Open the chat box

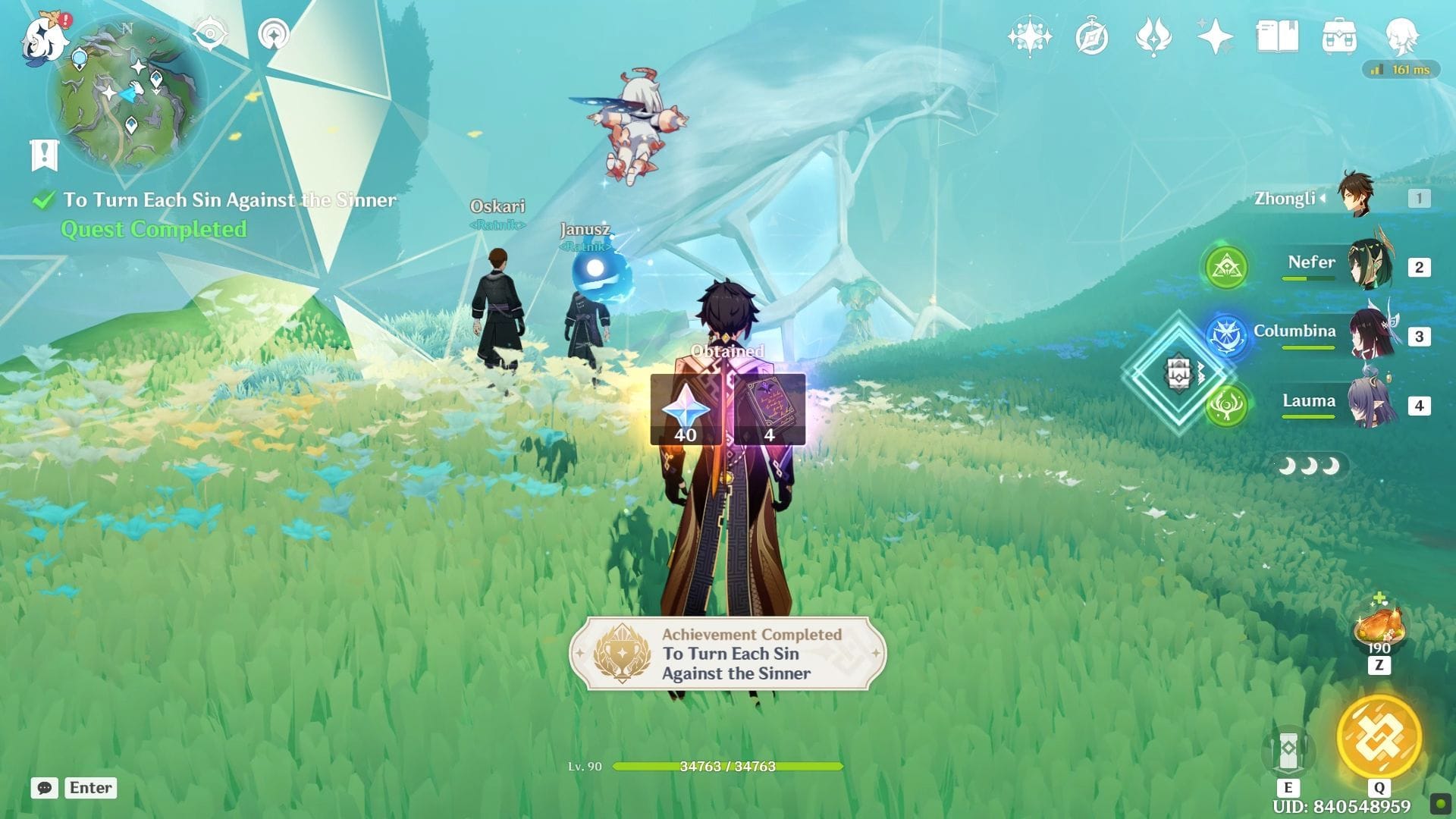[45, 788]
